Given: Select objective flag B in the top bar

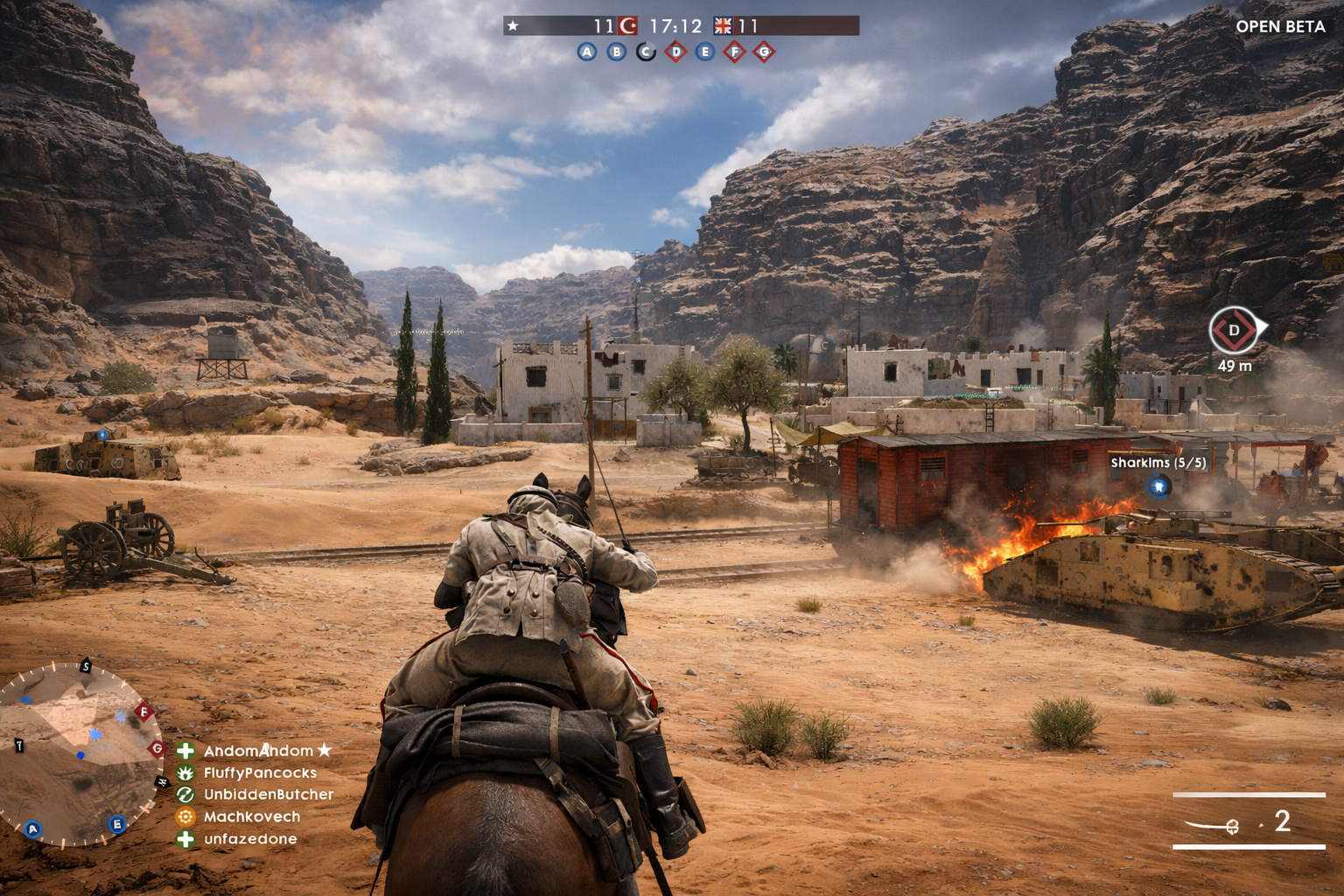Looking at the screenshot, I should pos(617,52).
